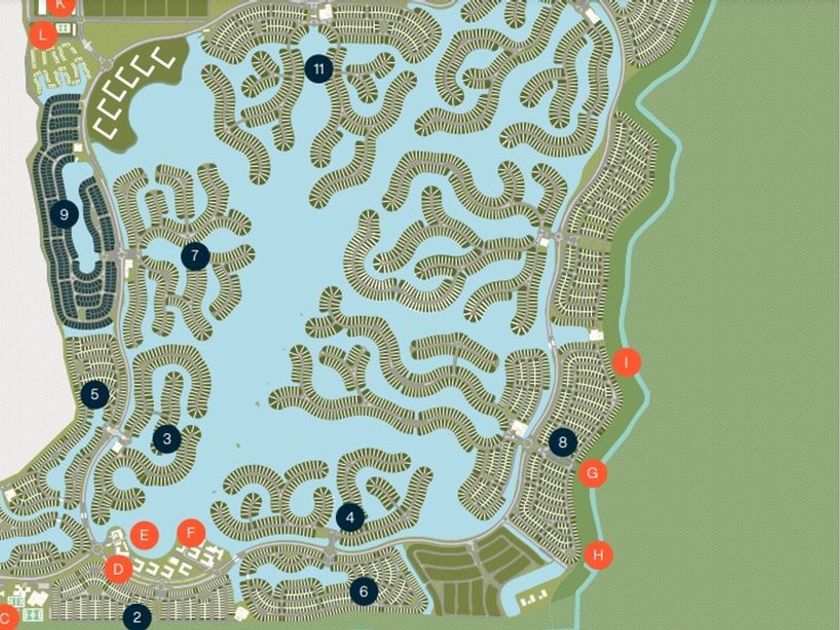Choose navy marker number 2

(136, 617)
